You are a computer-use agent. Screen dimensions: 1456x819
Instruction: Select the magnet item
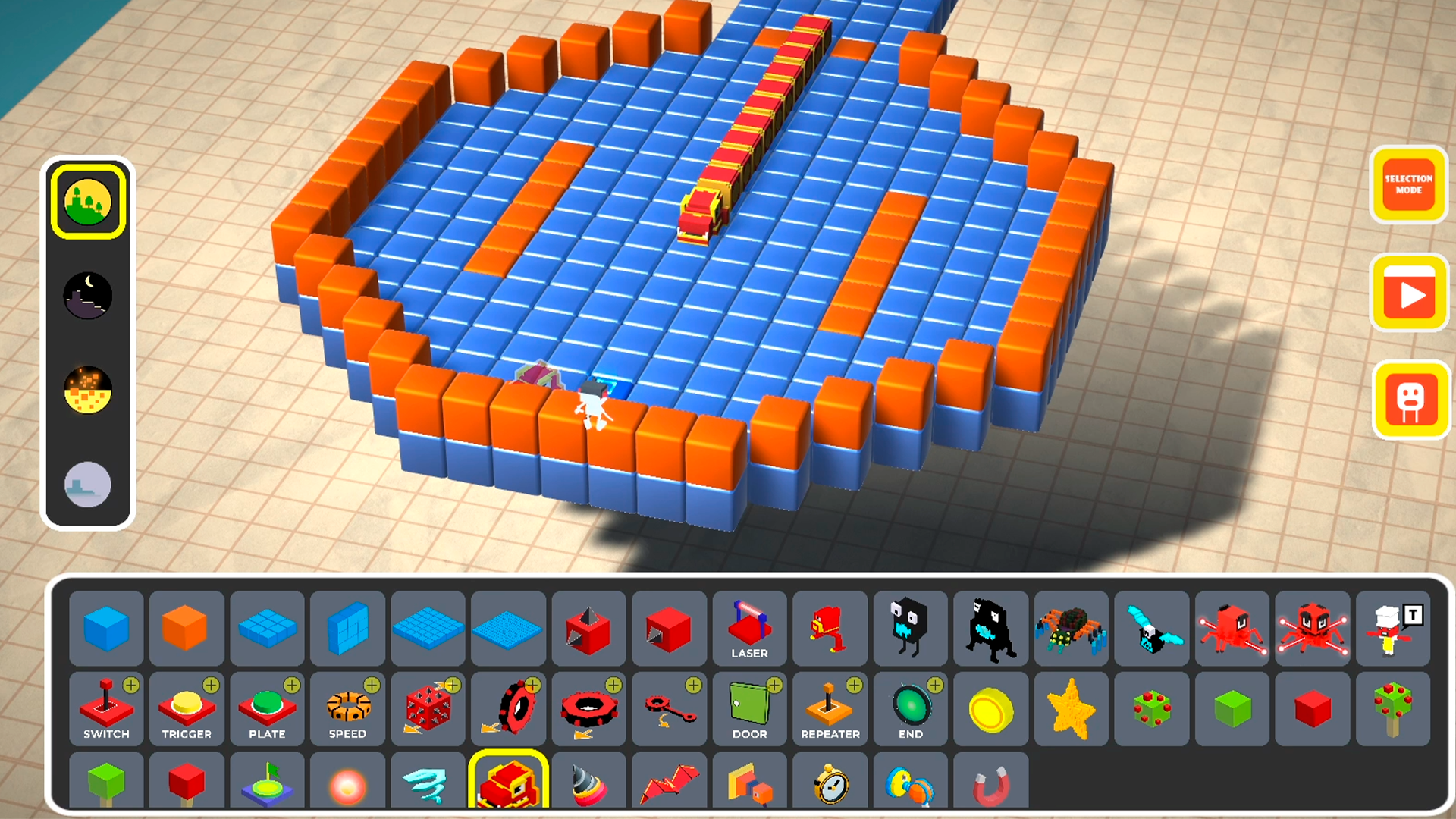coord(990,781)
